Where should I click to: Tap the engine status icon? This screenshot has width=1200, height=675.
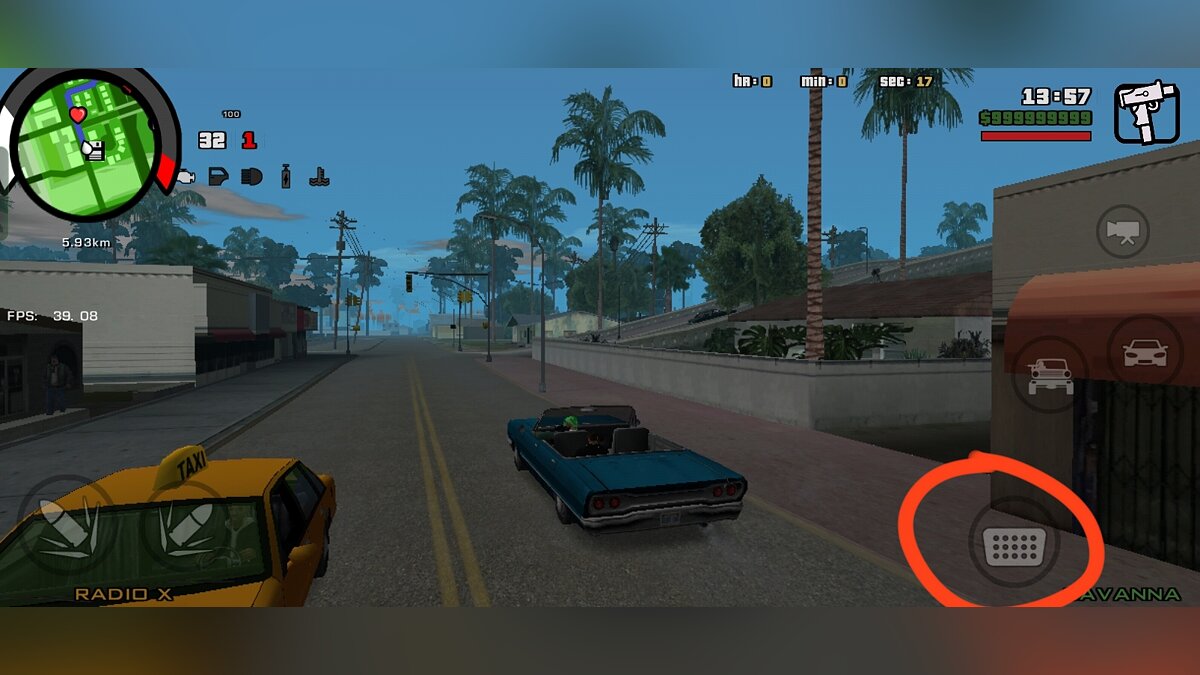[186, 177]
